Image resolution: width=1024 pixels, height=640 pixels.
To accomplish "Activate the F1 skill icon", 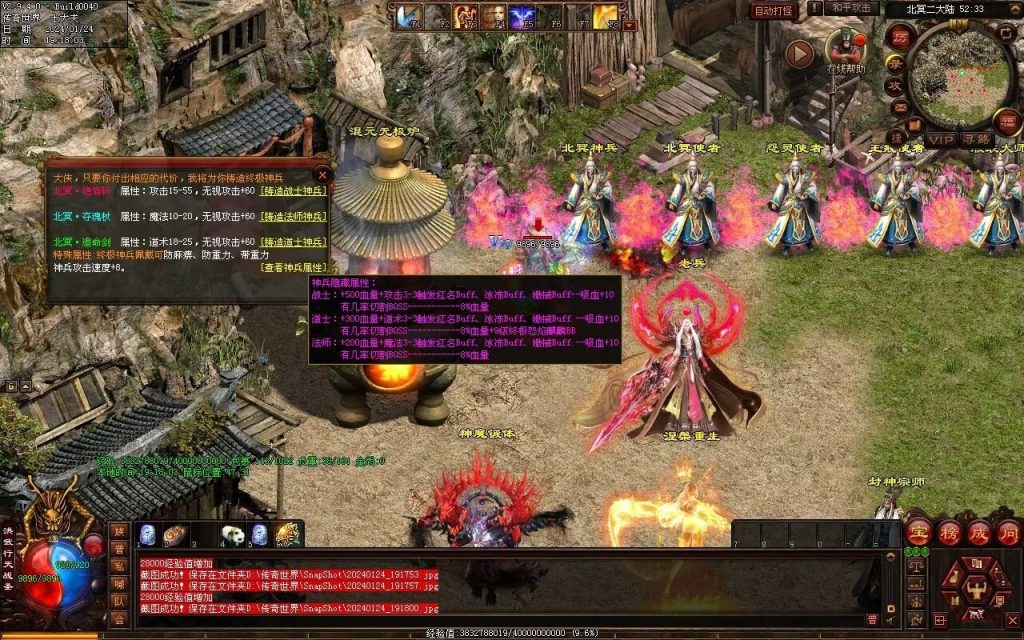I will [408, 16].
